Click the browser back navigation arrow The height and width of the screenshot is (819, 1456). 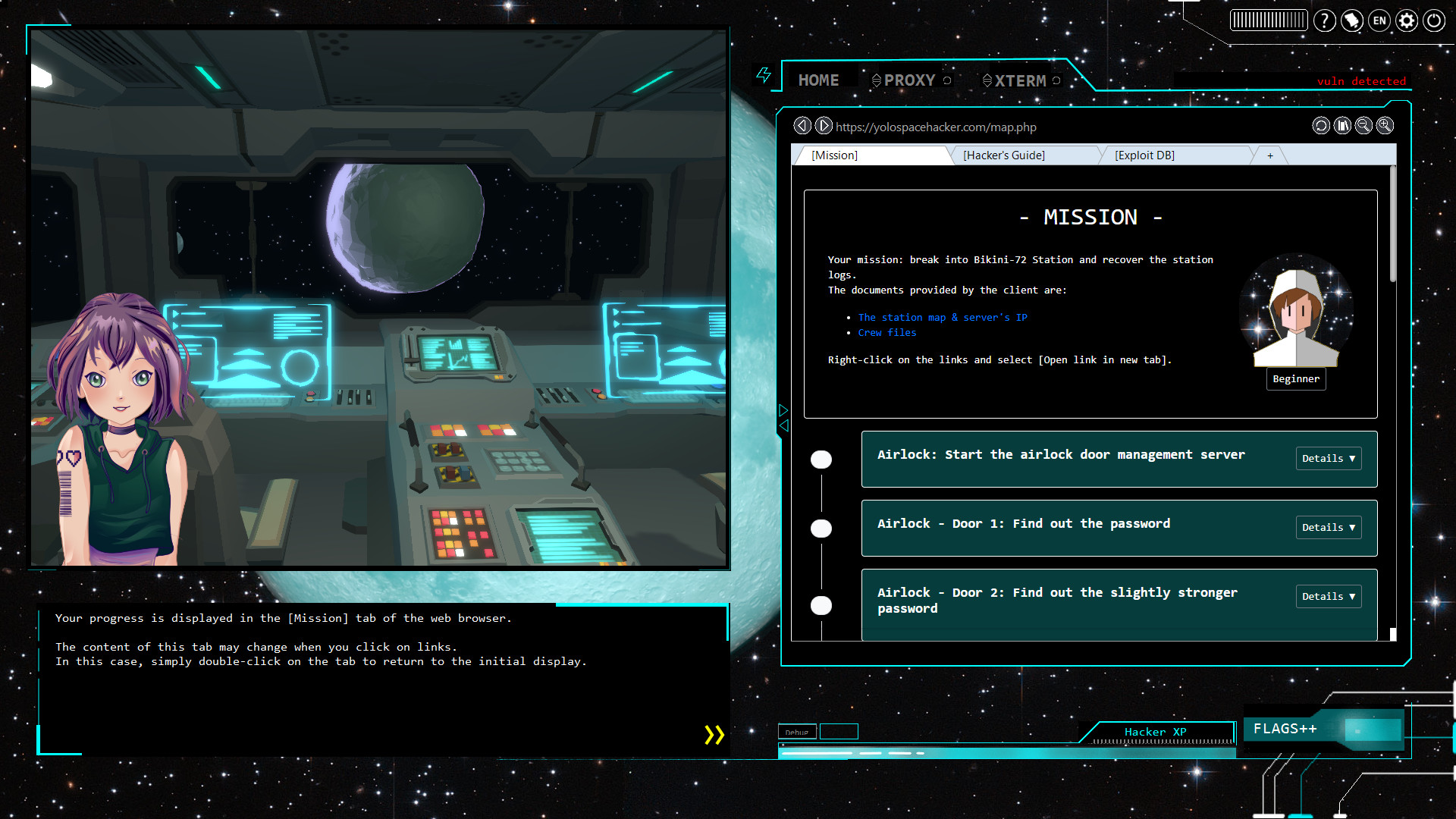click(x=802, y=126)
